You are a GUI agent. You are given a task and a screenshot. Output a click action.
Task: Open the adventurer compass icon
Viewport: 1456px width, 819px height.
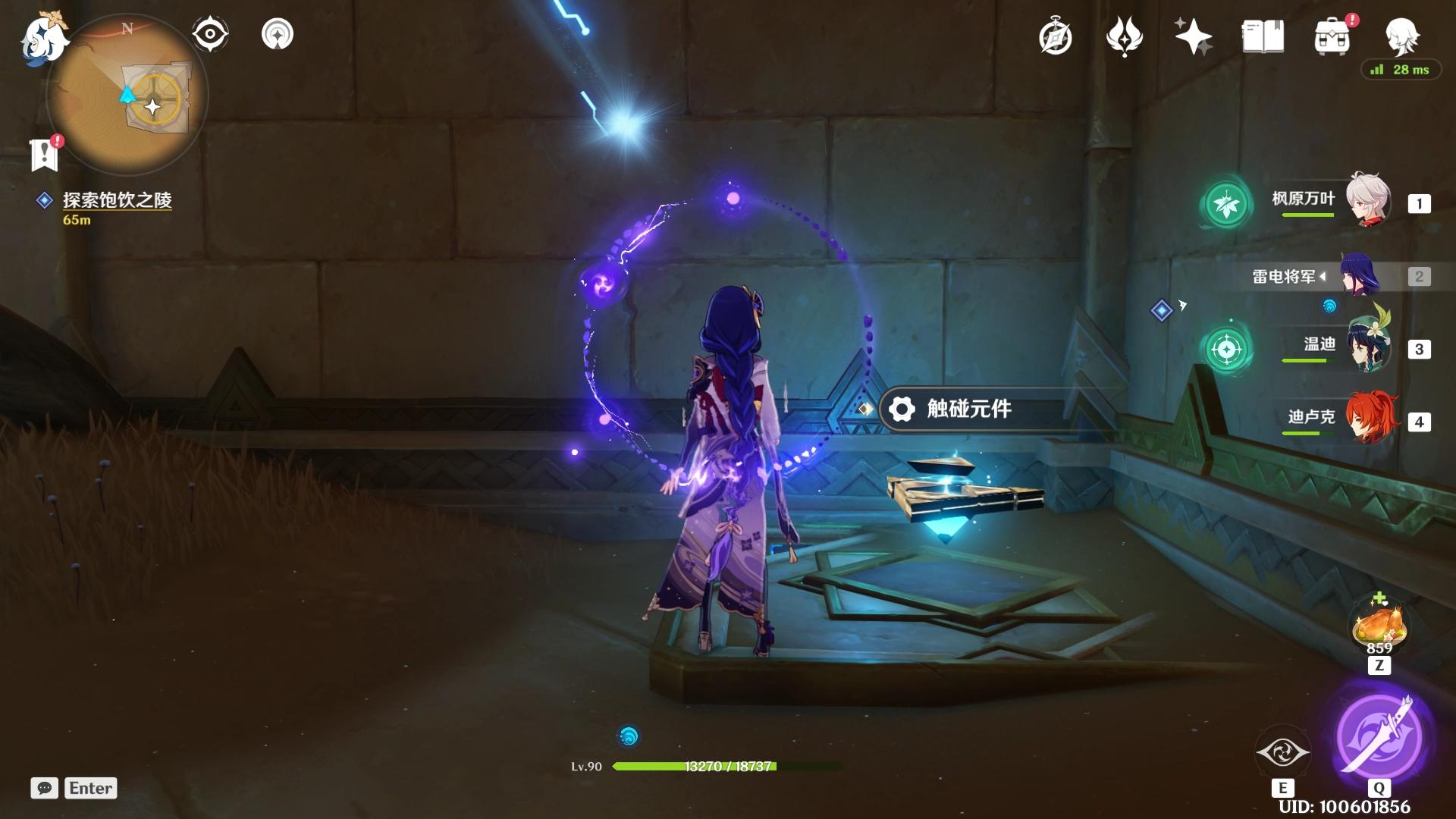[x=1055, y=36]
